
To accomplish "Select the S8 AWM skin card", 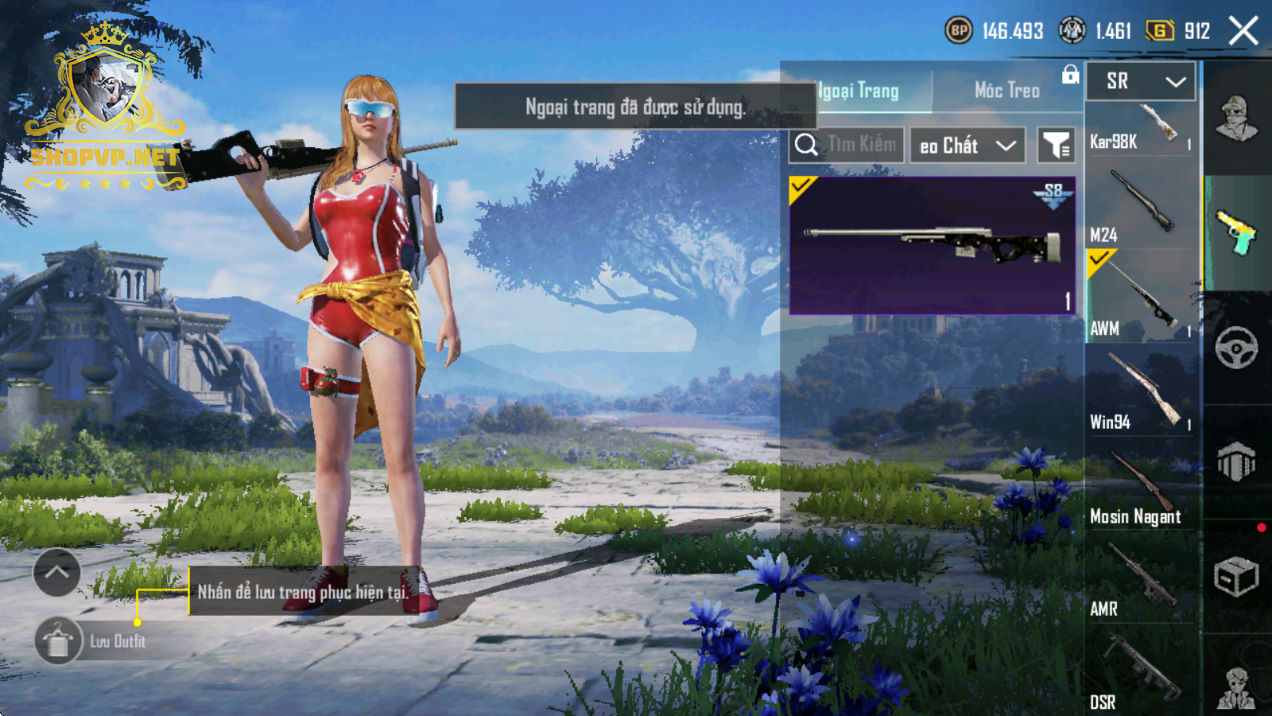I will 932,246.
